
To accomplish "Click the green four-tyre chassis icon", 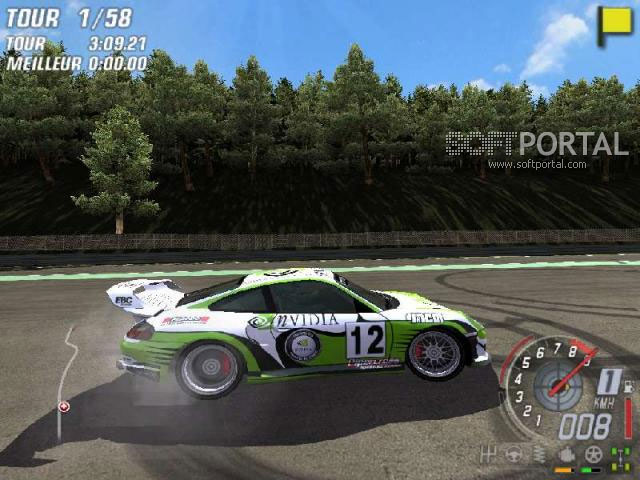I will [620, 456].
